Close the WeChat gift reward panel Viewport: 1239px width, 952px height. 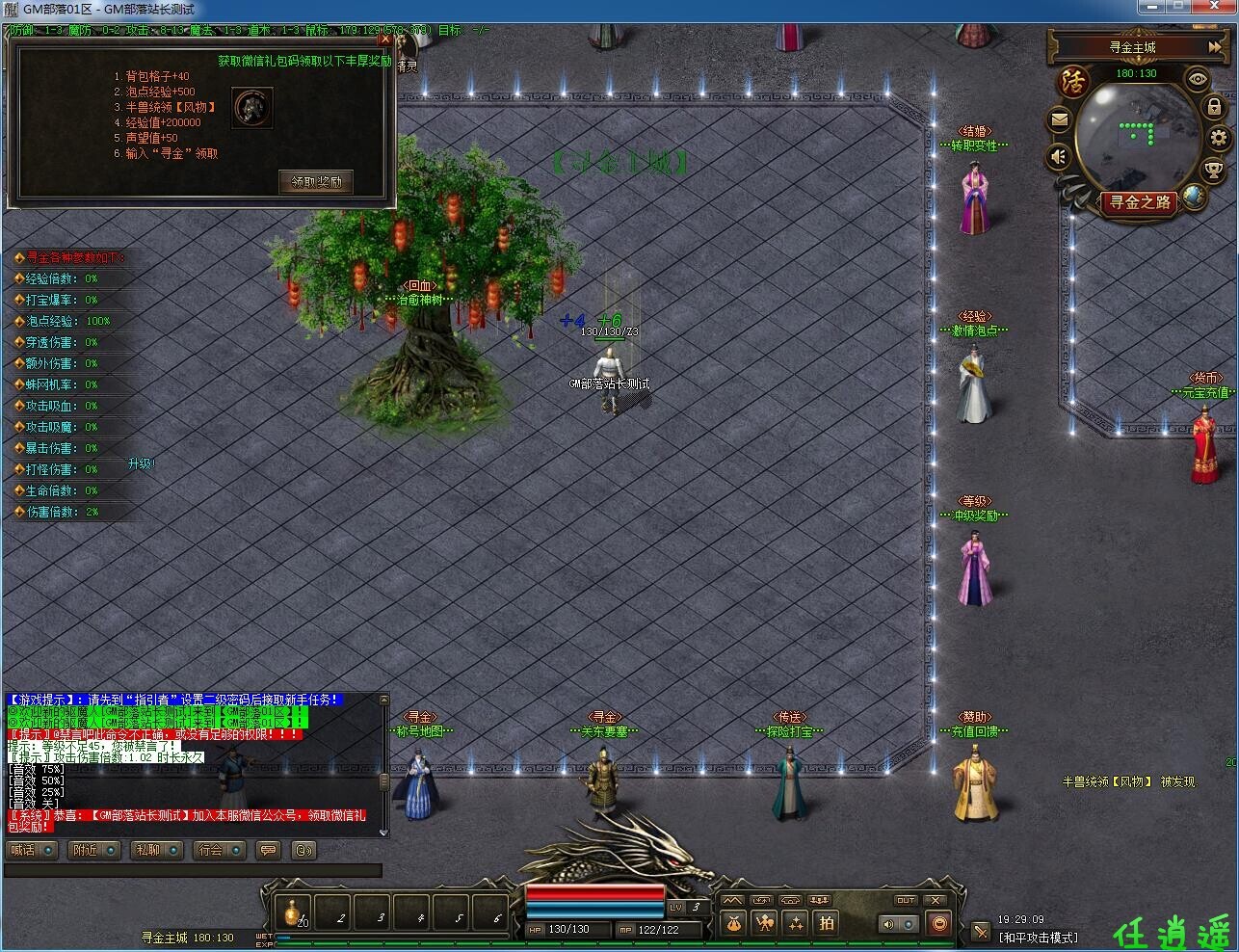point(385,40)
